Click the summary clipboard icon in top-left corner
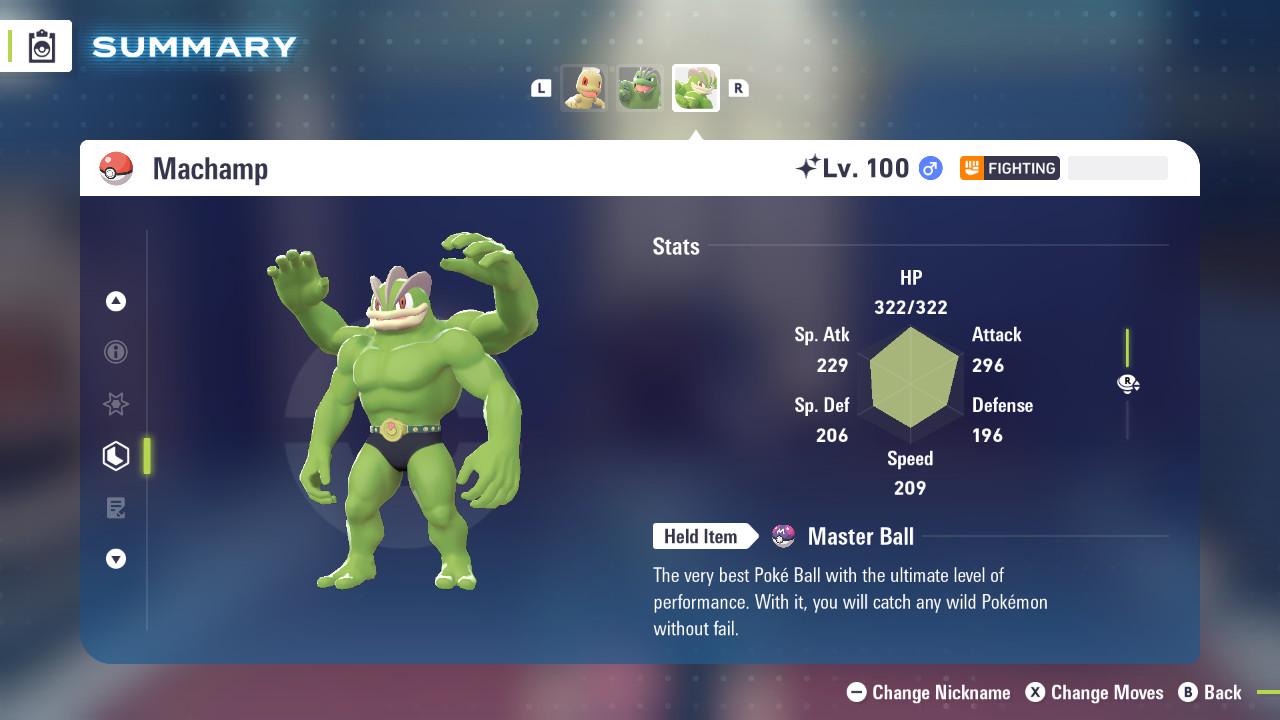The image size is (1280, 720). coord(42,45)
